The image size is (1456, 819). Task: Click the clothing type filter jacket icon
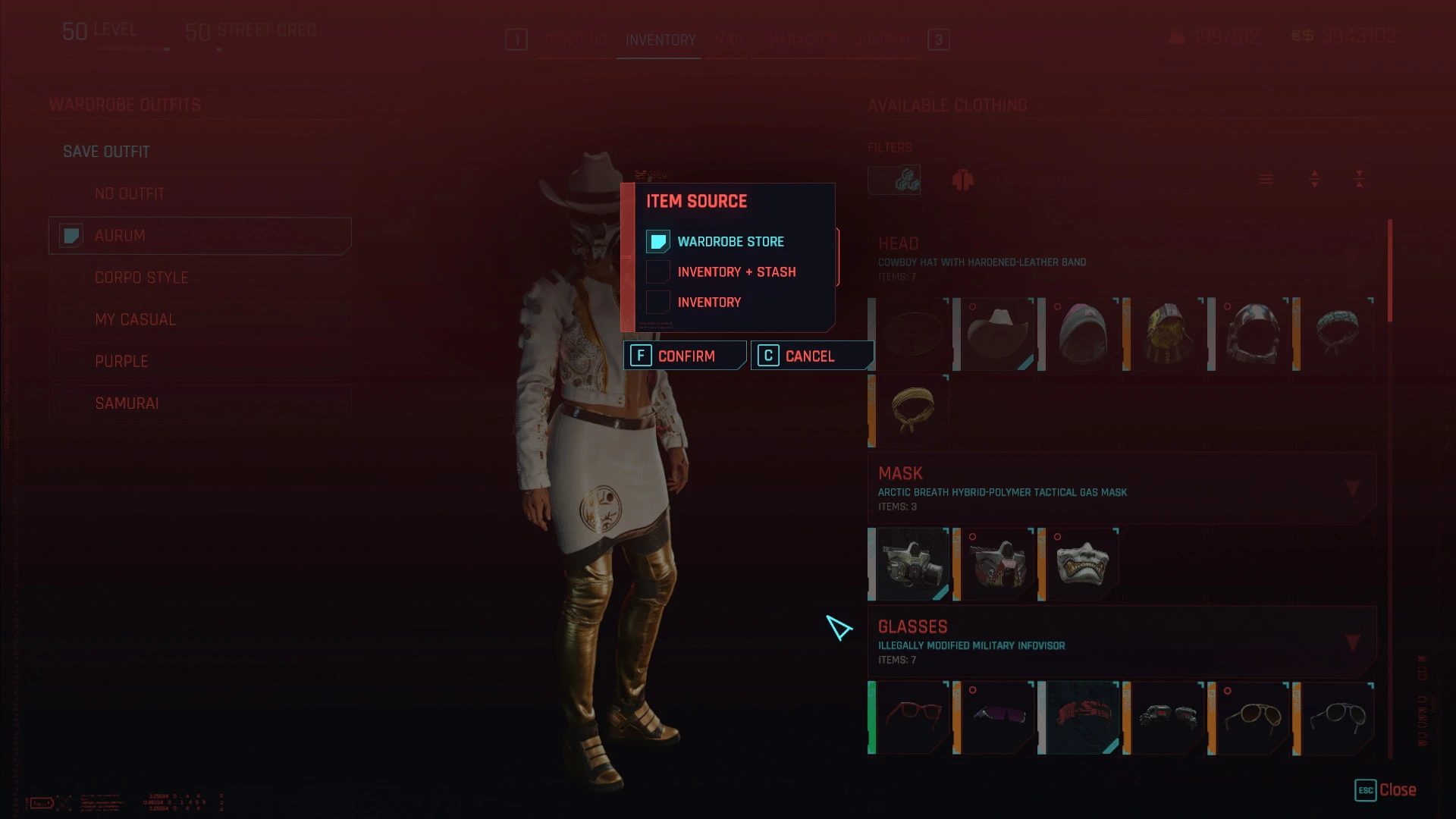(x=963, y=180)
